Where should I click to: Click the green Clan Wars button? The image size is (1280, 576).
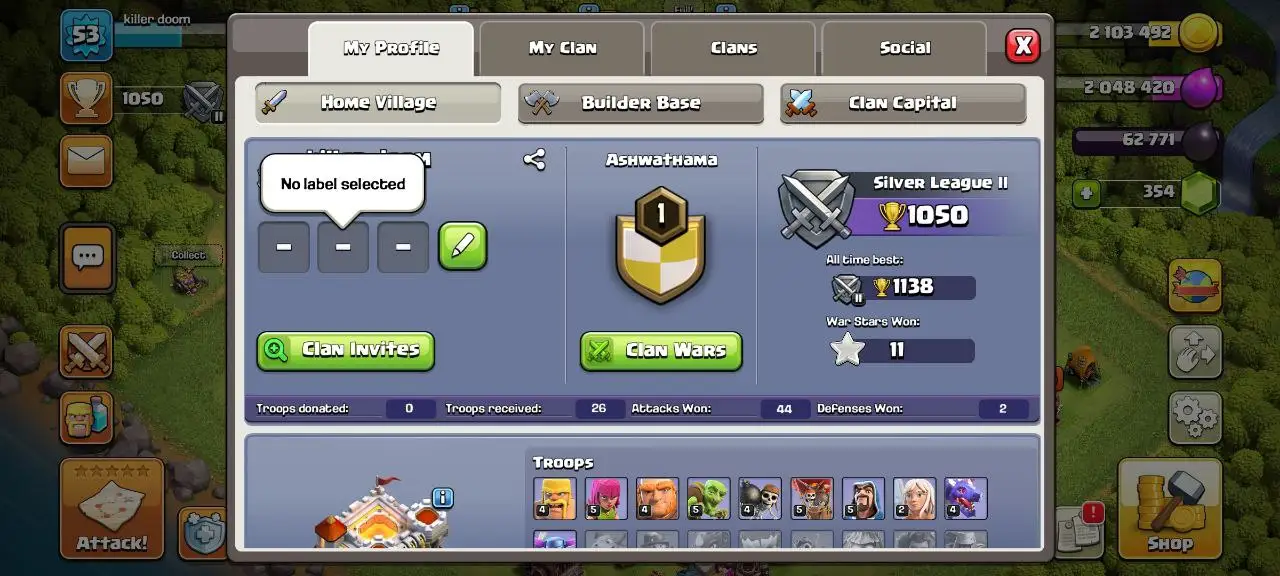[661, 350]
